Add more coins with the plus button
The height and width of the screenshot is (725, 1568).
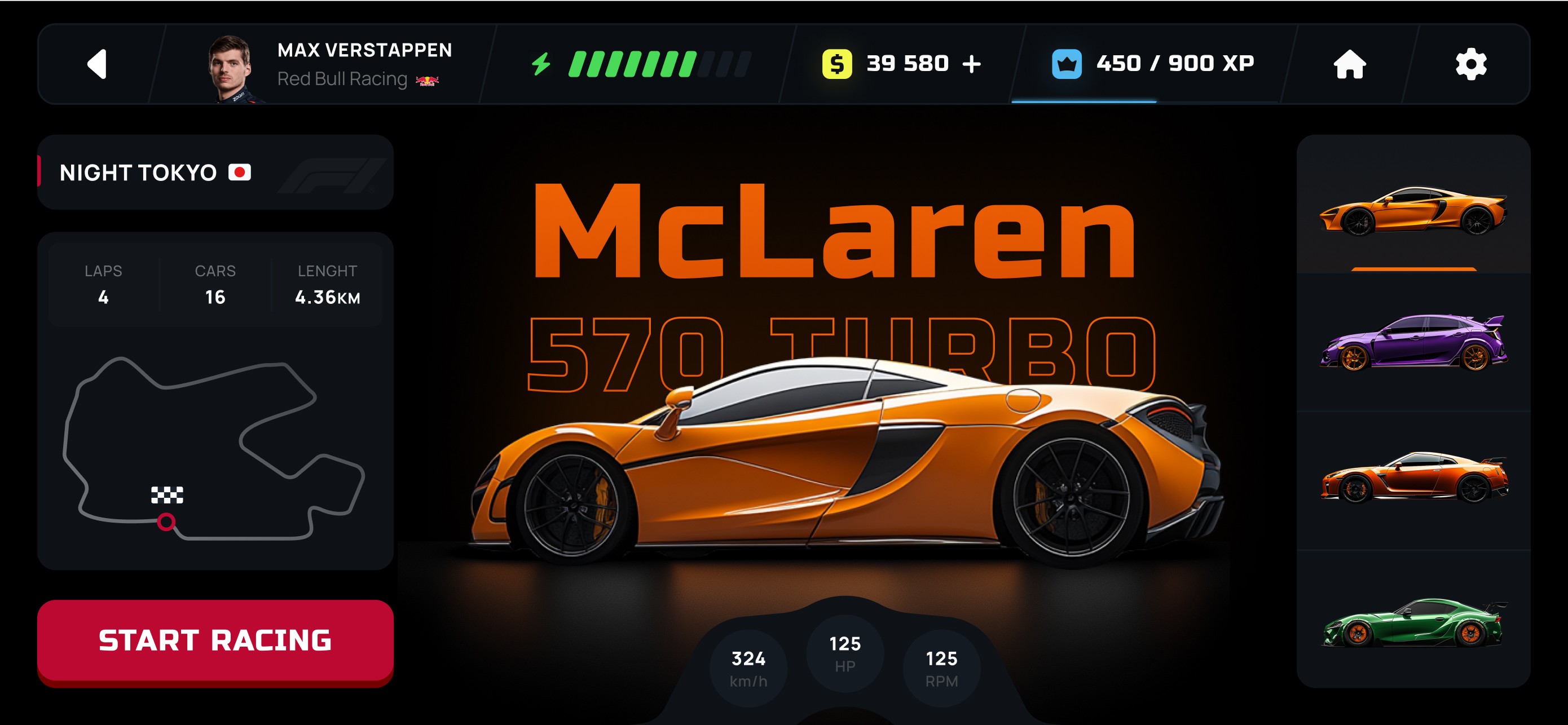coord(972,64)
